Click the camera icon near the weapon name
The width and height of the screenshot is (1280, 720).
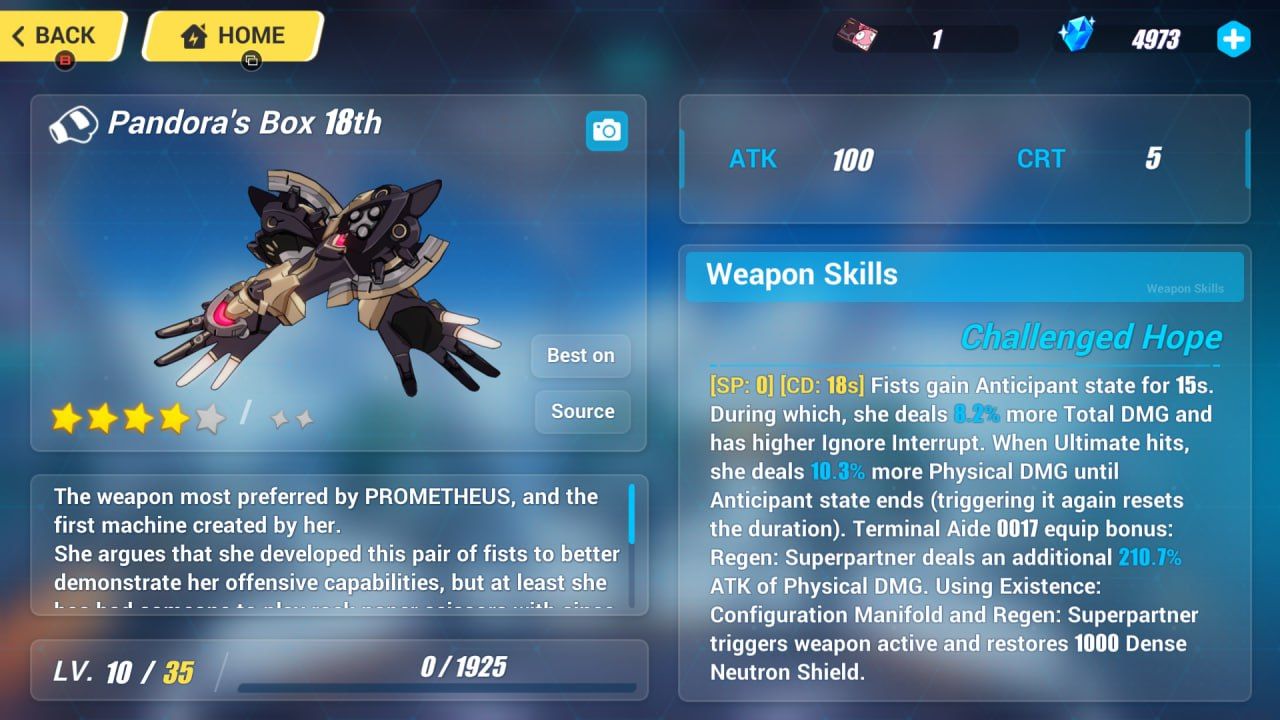606,131
